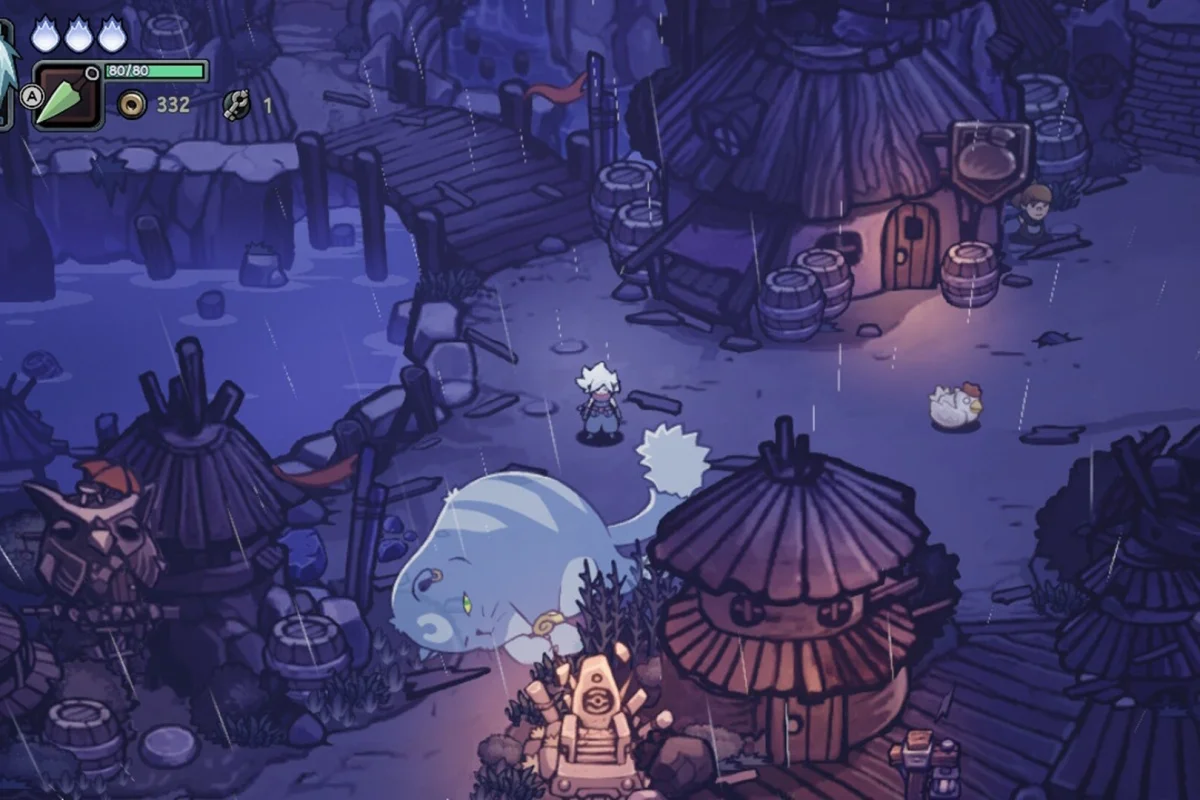
Task: Select the green kunai weapon slot
Action: click(x=68, y=98)
